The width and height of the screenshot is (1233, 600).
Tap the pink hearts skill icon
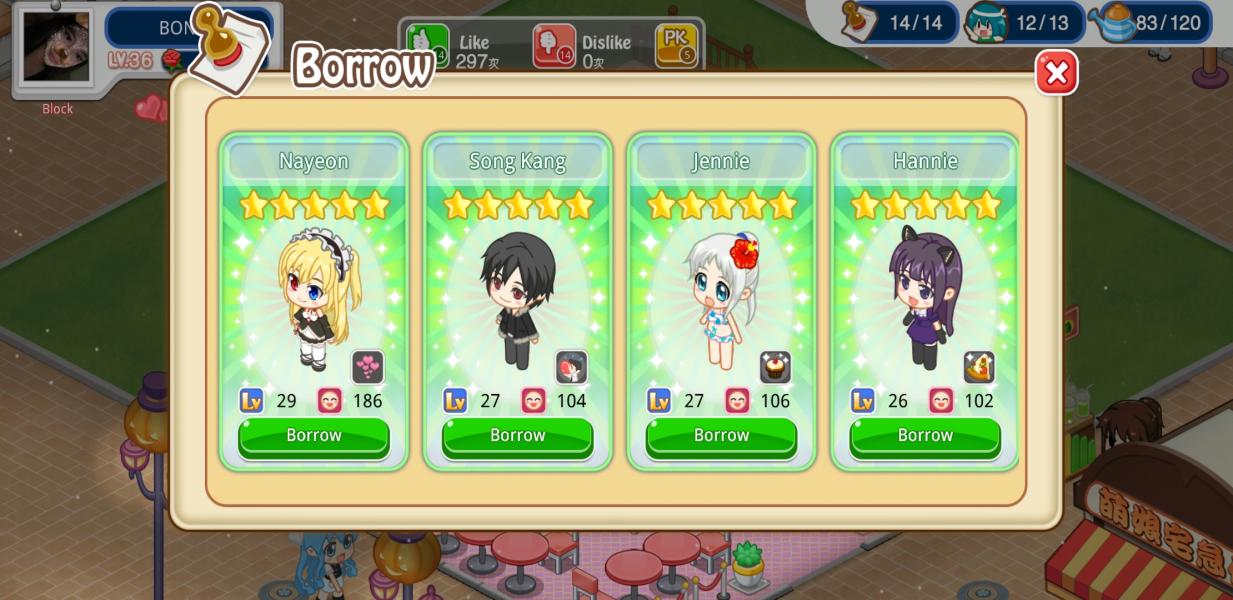pos(368,367)
